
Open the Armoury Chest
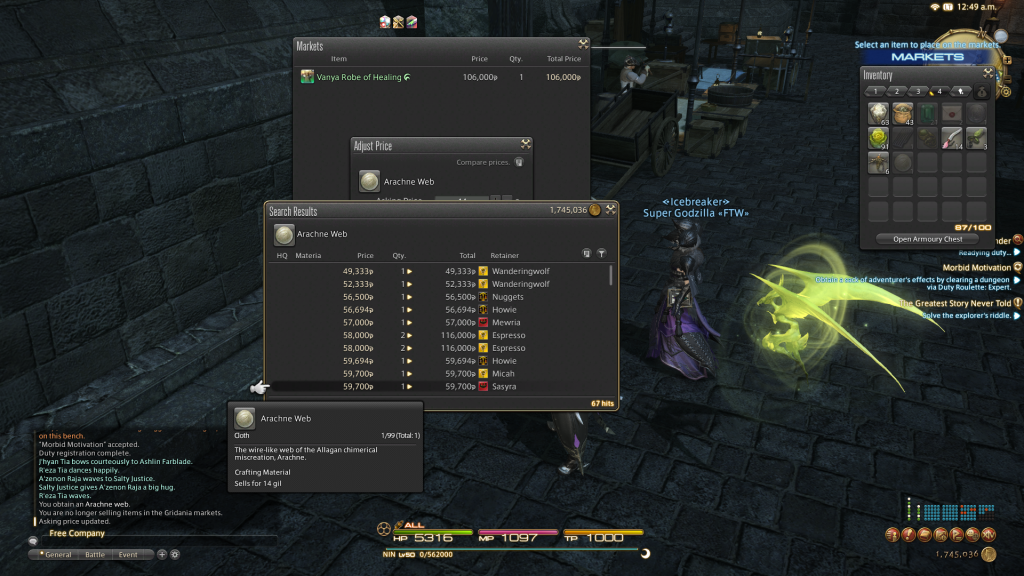(x=928, y=239)
